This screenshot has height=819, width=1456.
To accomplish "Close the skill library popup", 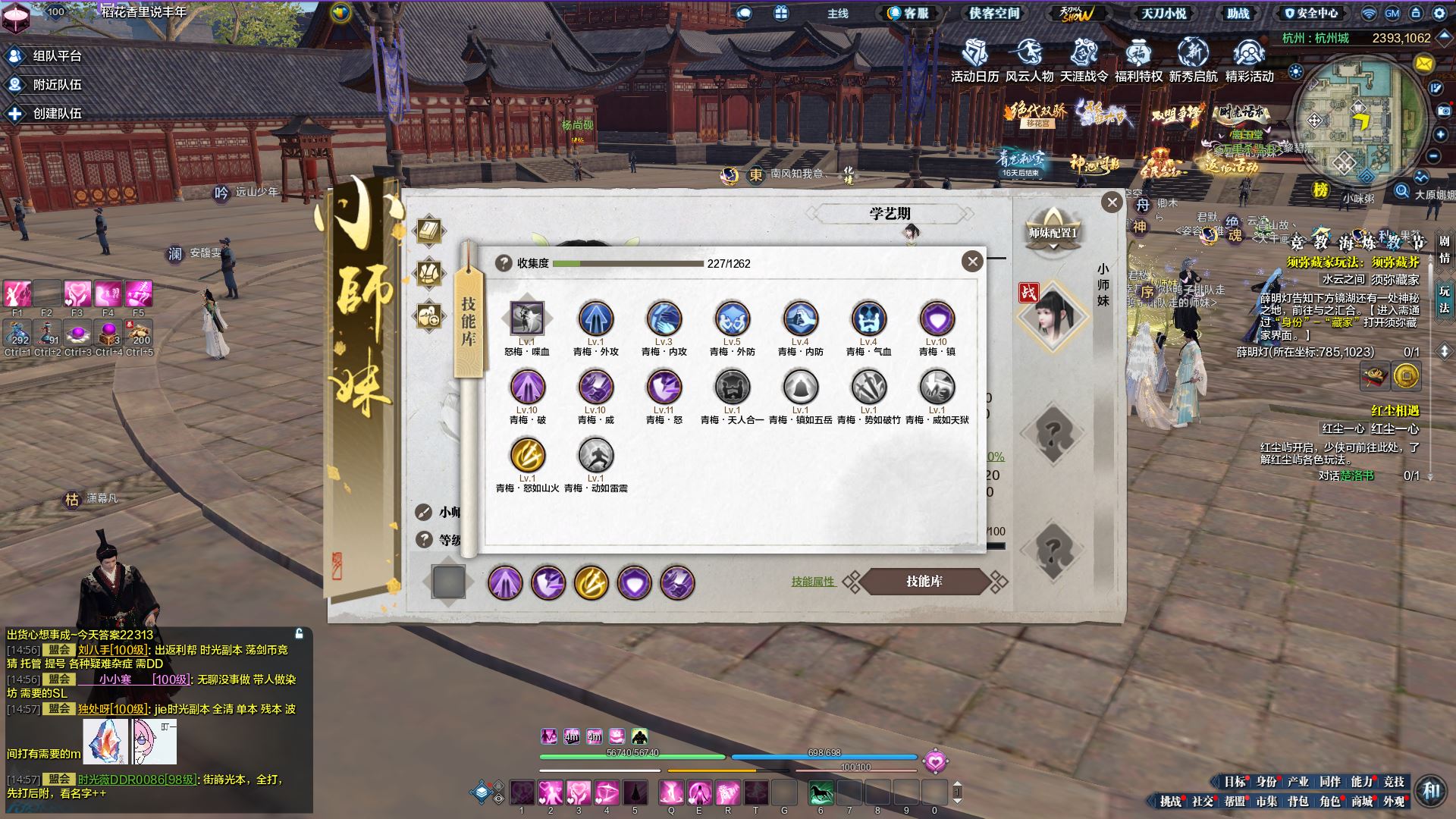I will pos(972,262).
